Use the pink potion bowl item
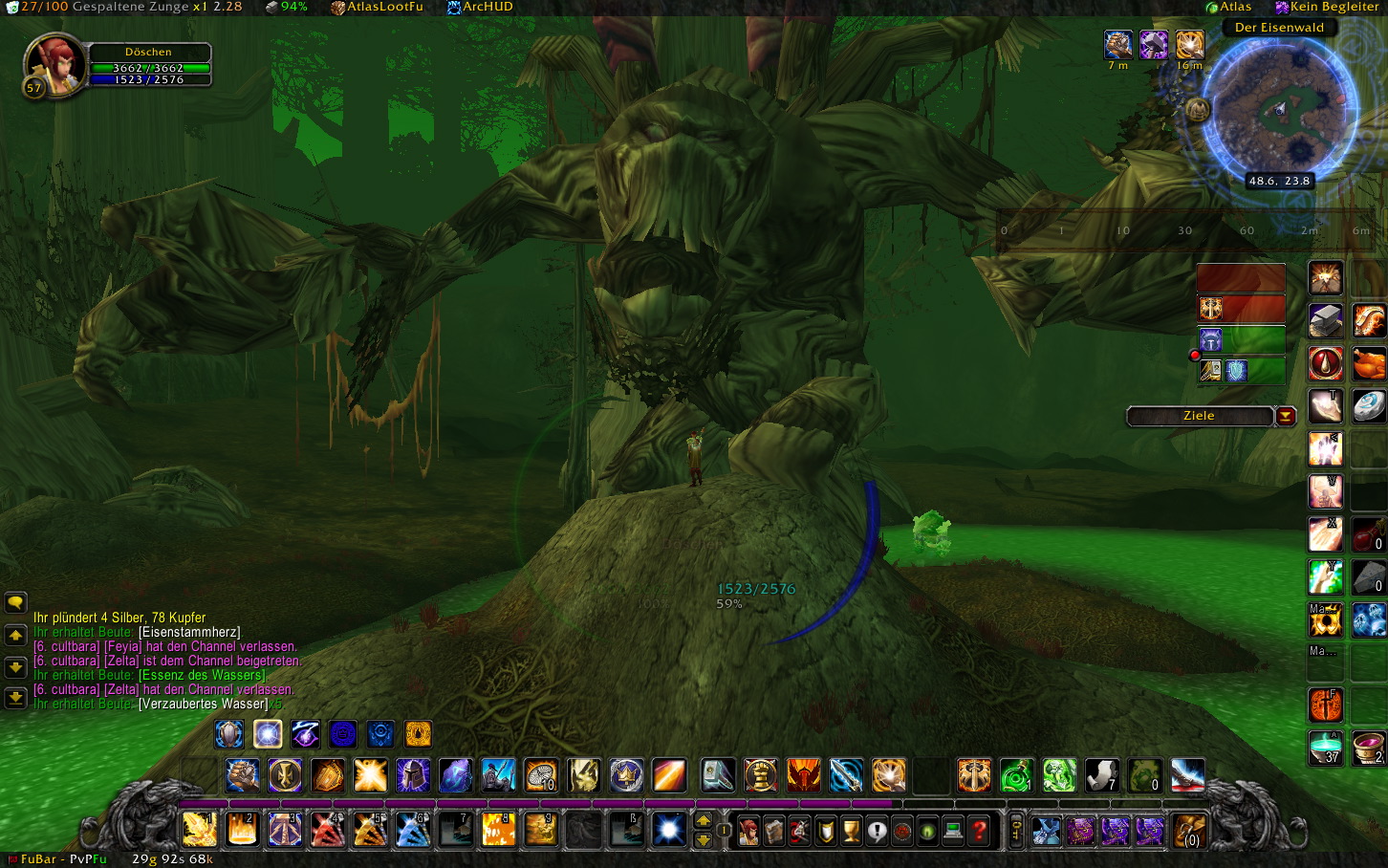 pyautogui.click(x=1369, y=747)
